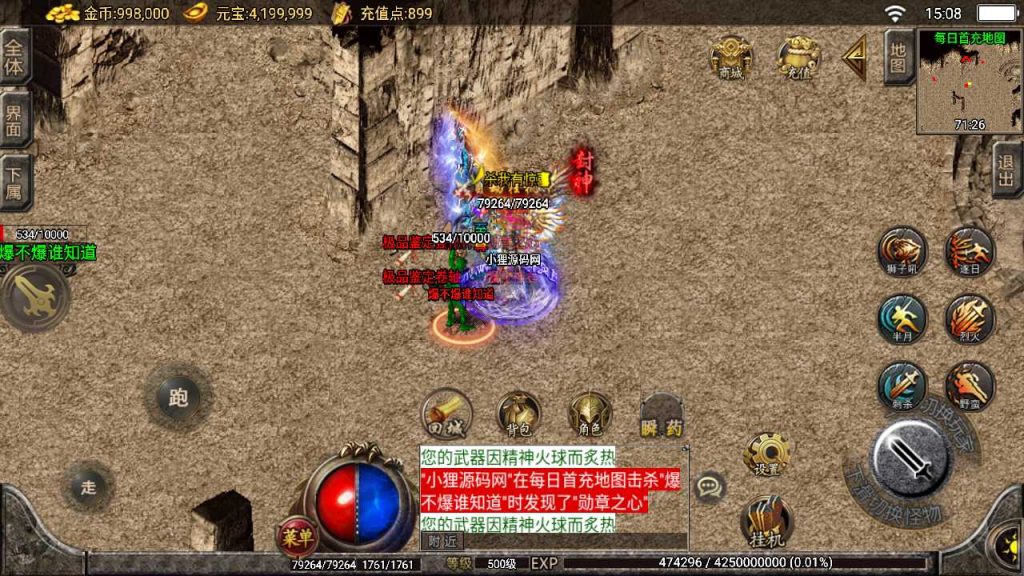Open 设置 settings gear
This screenshot has width=1024, height=576.
pos(767,456)
